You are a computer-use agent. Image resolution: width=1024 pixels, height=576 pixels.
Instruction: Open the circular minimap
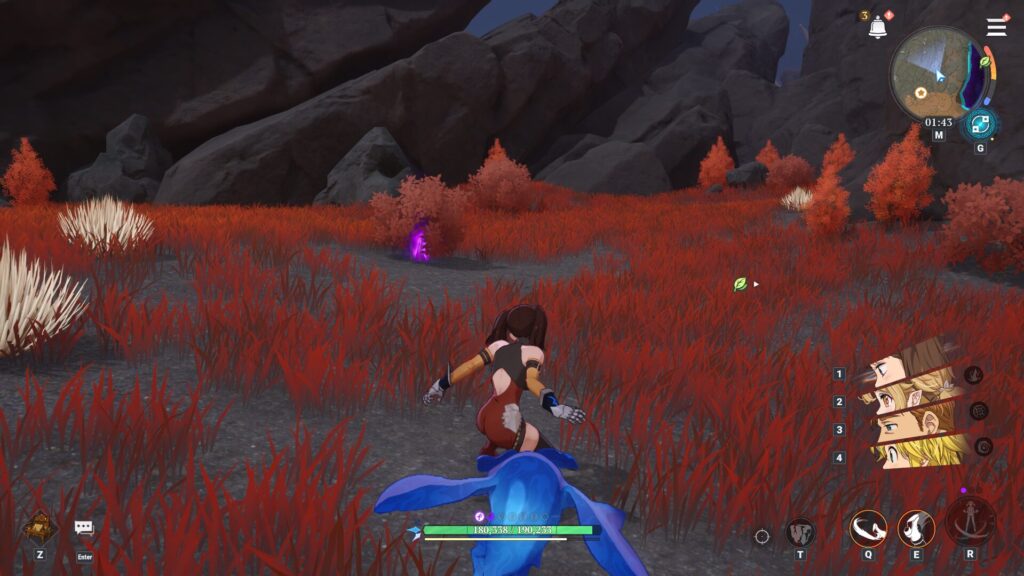coord(936,70)
